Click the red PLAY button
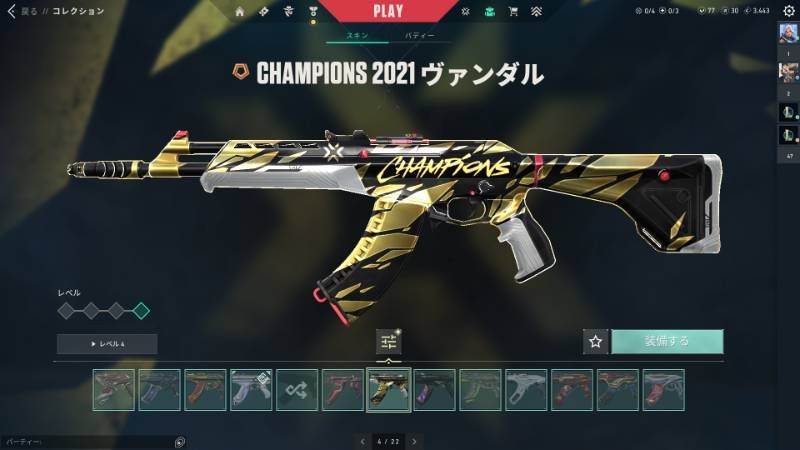The image size is (800, 450). click(388, 11)
